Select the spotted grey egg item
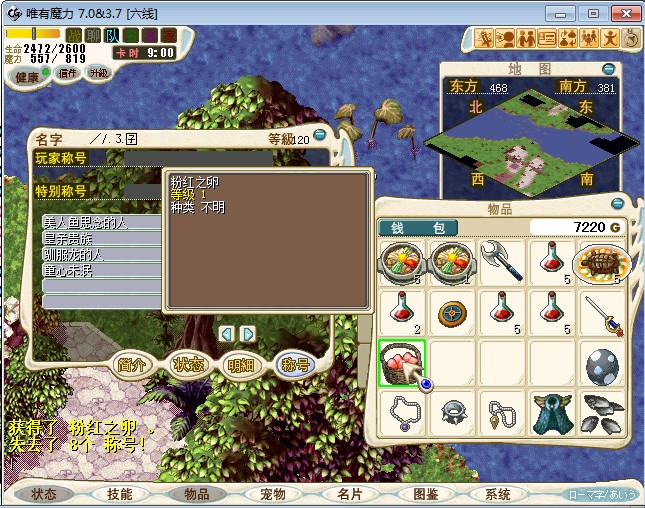The width and height of the screenshot is (645, 508). click(x=601, y=363)
